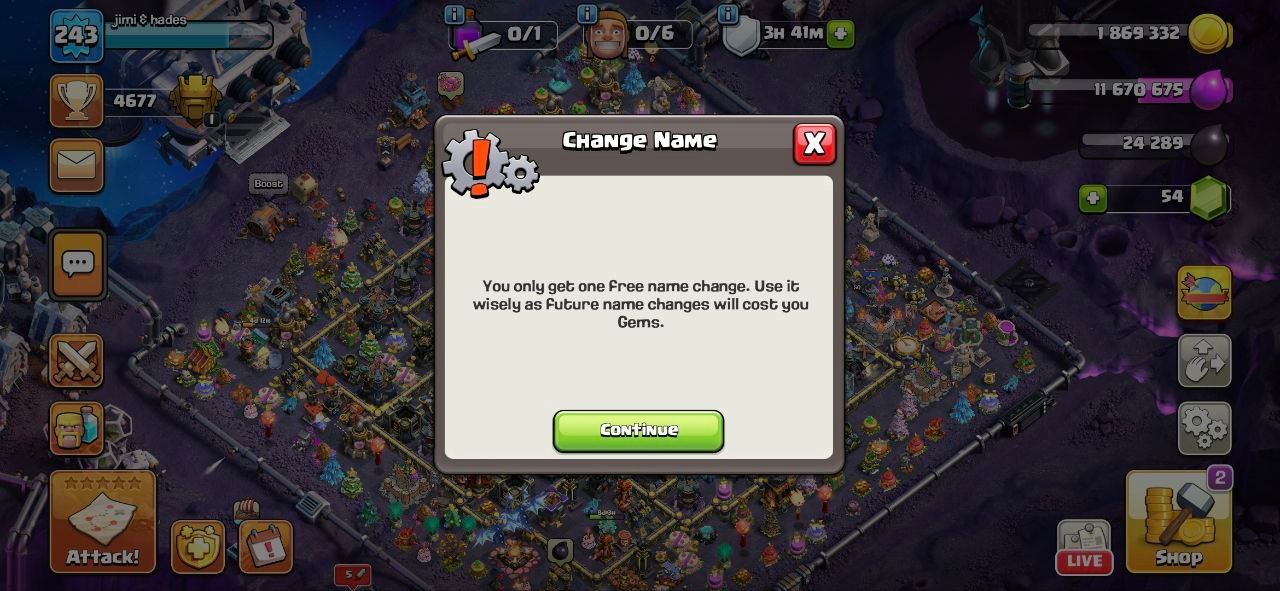Confirm with the green Continue button
The image size is (1280, 591).
click(638, 430)
